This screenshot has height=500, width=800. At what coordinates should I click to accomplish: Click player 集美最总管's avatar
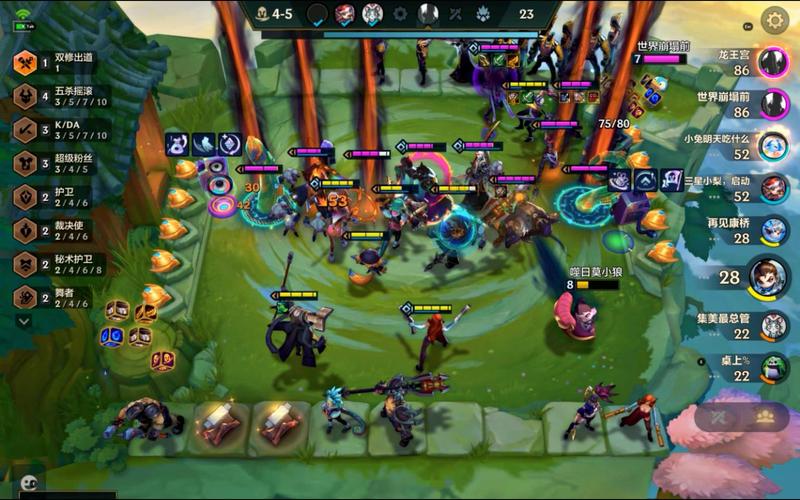tap(772, 326)
